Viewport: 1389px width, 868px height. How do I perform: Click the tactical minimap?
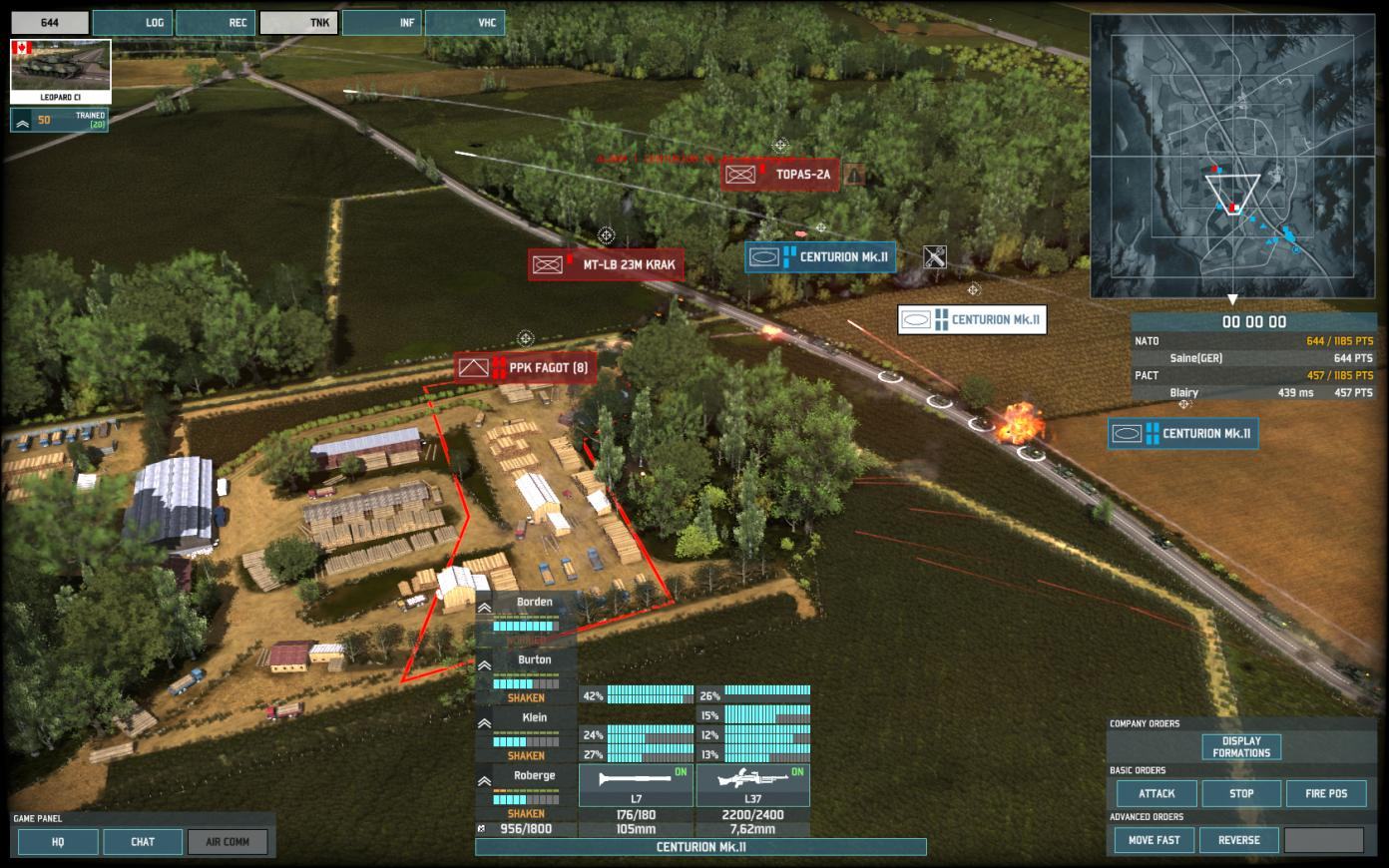[x=1232, y=156]
